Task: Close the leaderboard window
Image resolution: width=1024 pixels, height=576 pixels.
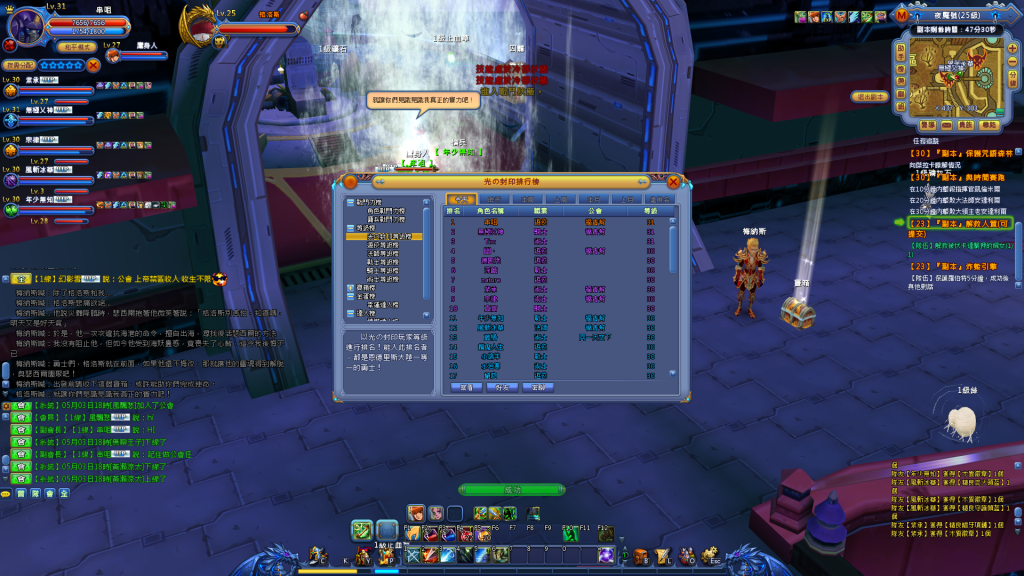Action: pos(673,182)
